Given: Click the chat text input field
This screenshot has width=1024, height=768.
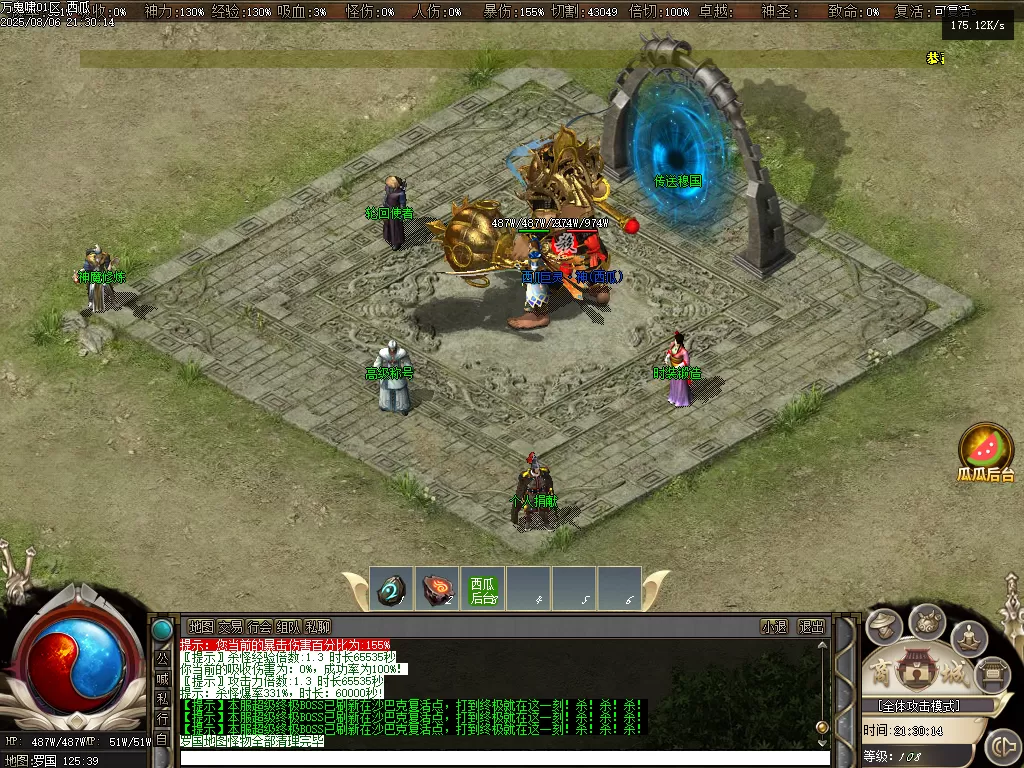Looking at the screenshot, I should [500, 758].
